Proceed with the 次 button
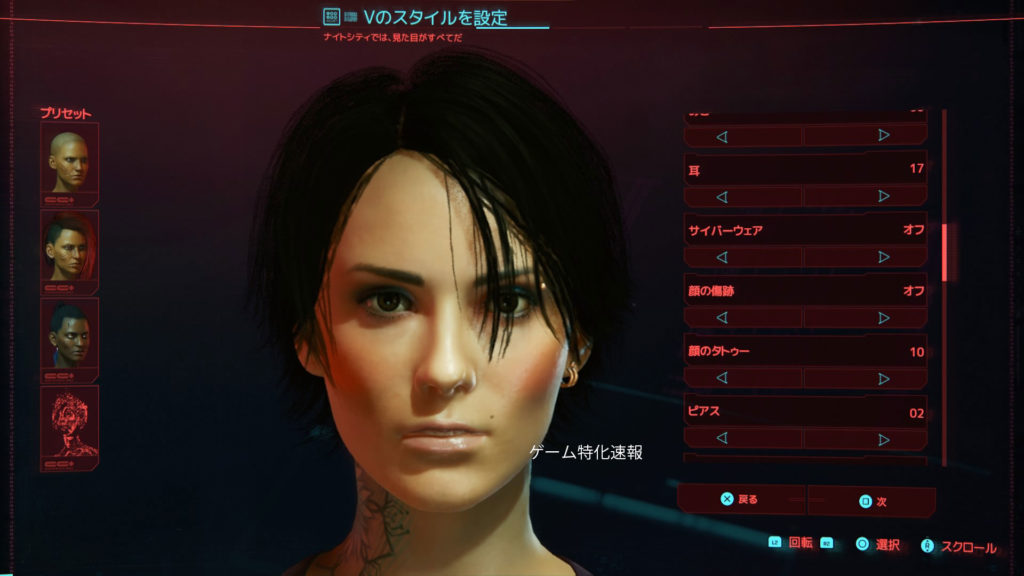The image size is (1024, 576). tap(872, 501)
